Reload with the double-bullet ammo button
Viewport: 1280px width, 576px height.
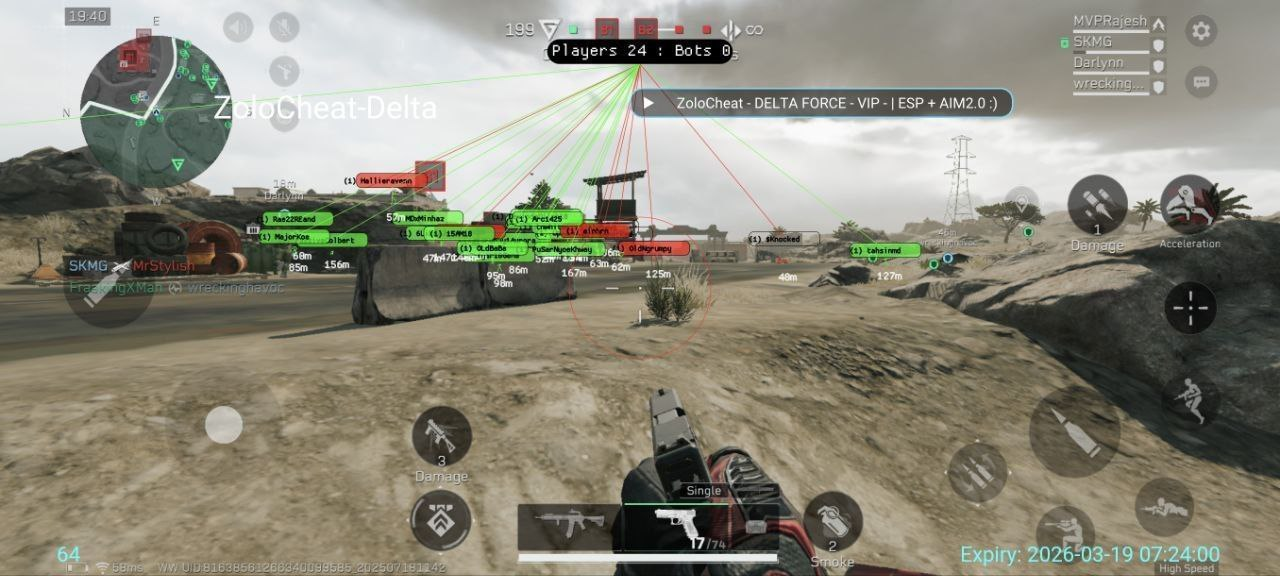pyautogui.click(x=977, y=472)
